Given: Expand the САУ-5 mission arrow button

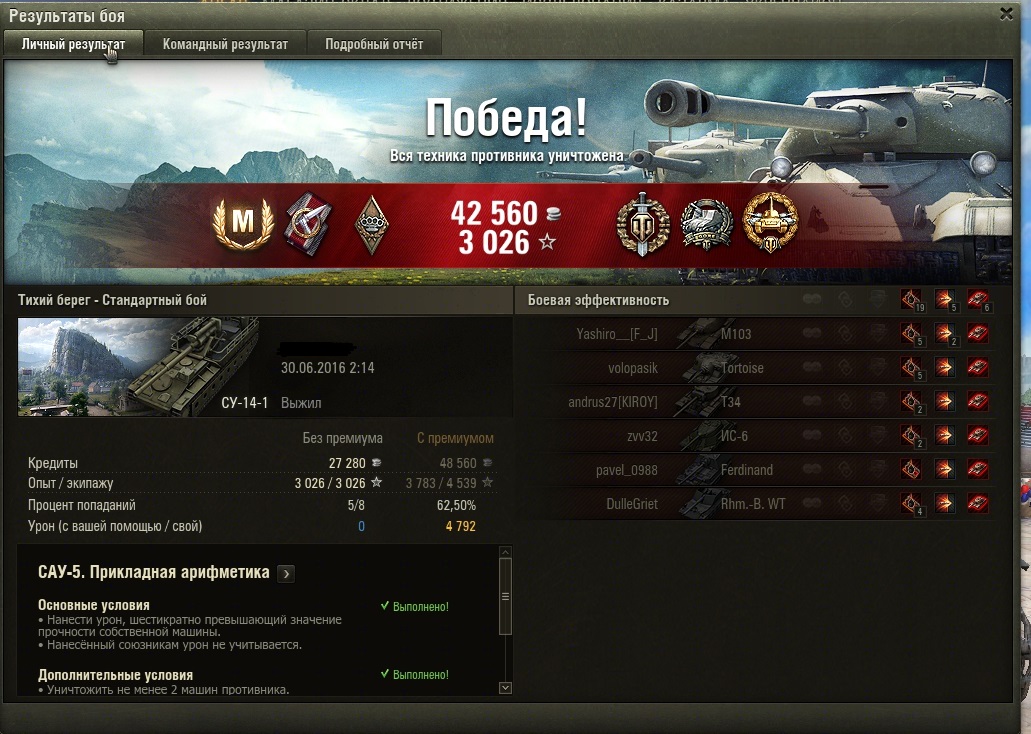Looking at the screenshot, I should pos(286,573).
